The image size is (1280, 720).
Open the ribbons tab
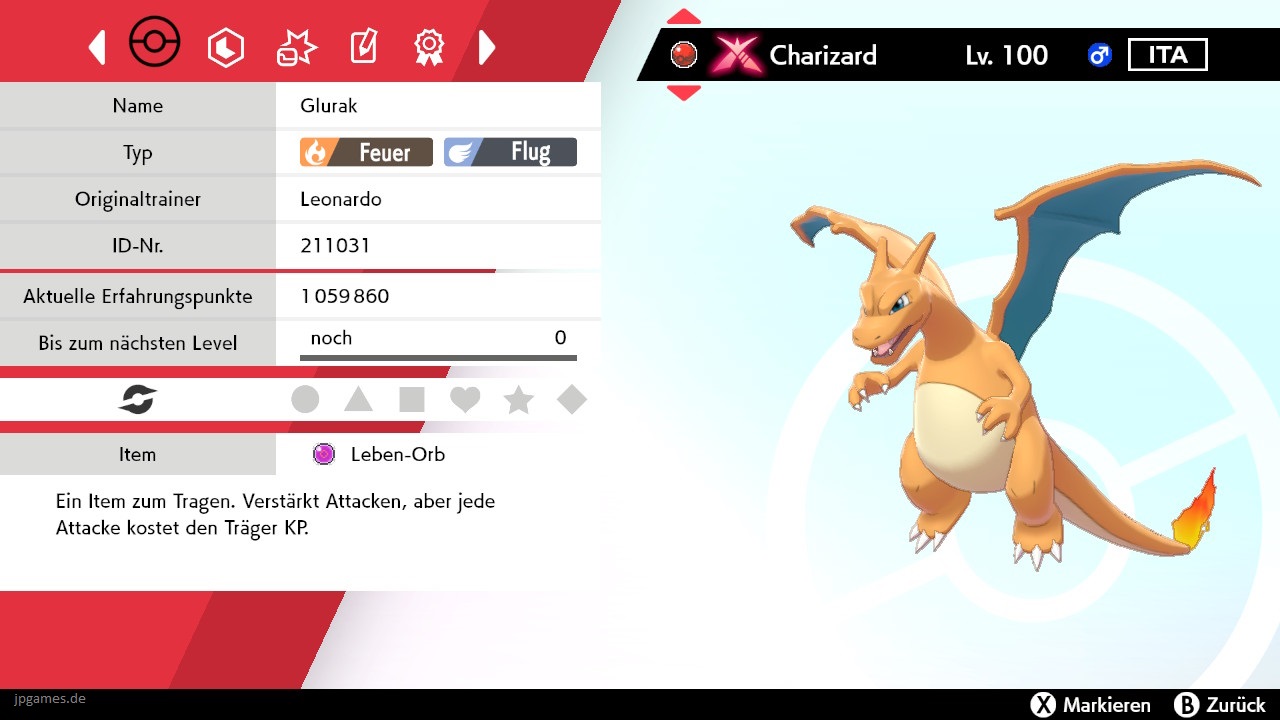(x=429, y=46)
